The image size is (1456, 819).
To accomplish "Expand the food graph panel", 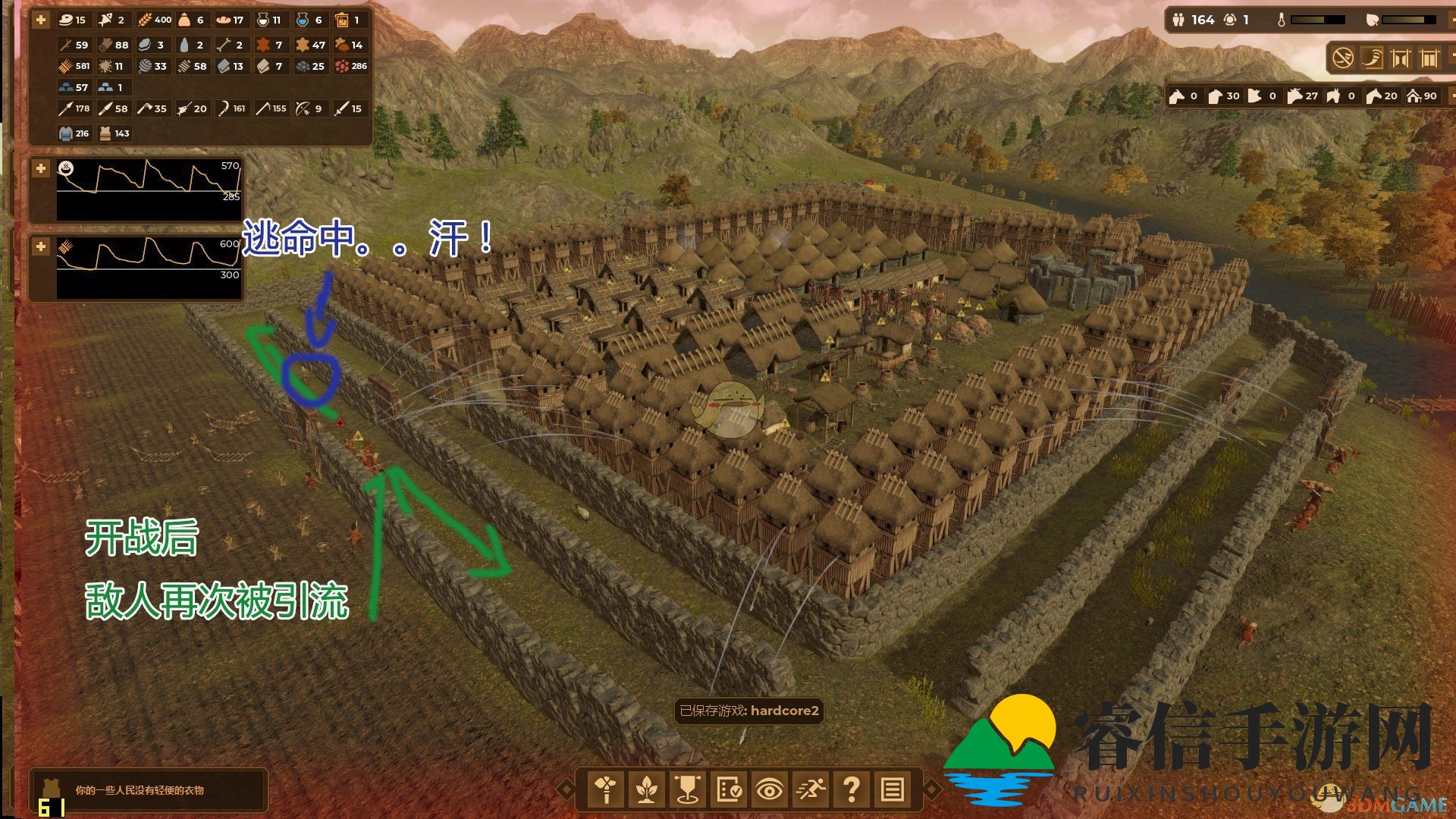I will coord(41,168).
